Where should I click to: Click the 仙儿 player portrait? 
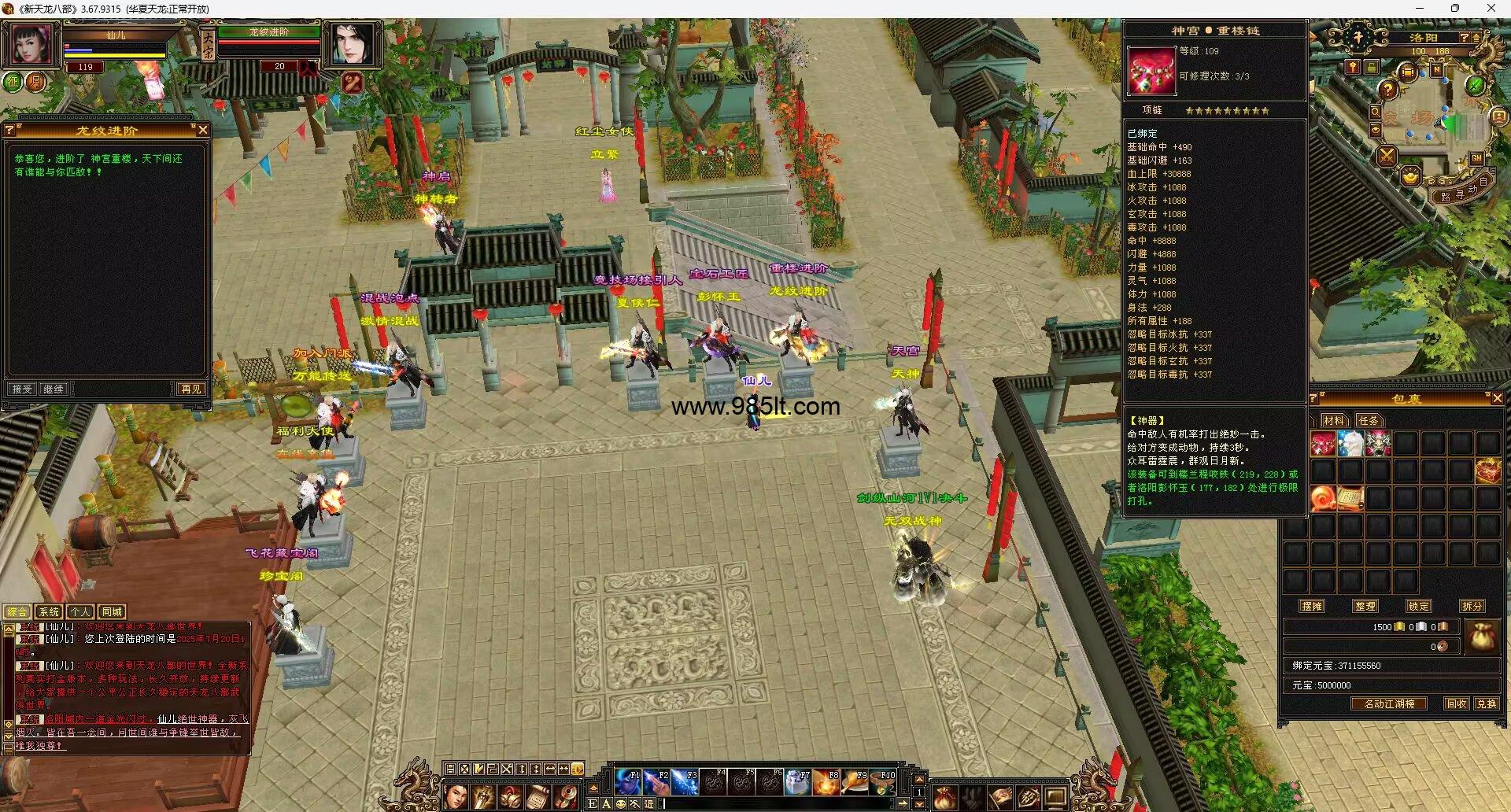32,43
